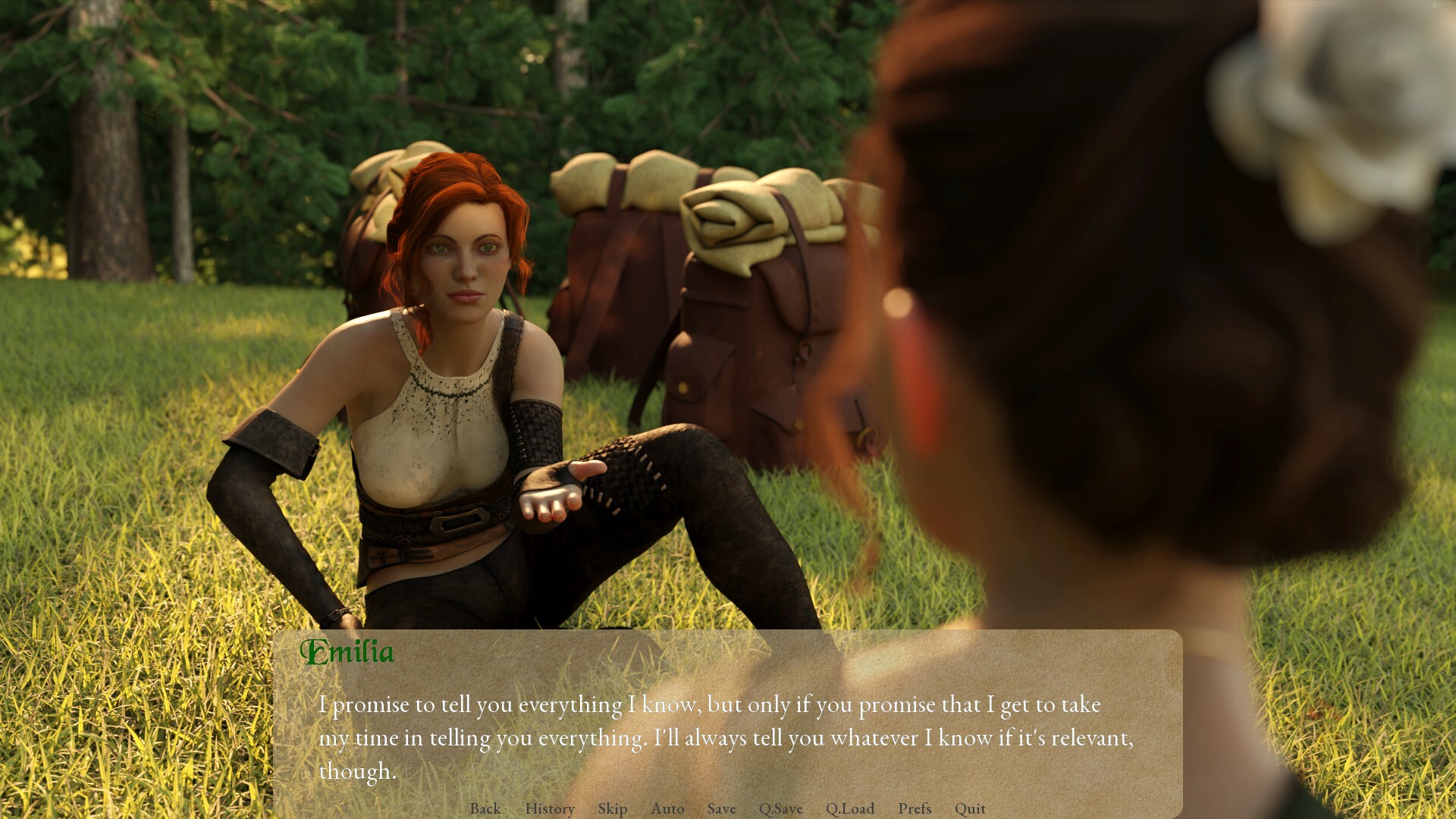Open the dialogue History log
1456x819 pixels.
(x=550, y=808)
